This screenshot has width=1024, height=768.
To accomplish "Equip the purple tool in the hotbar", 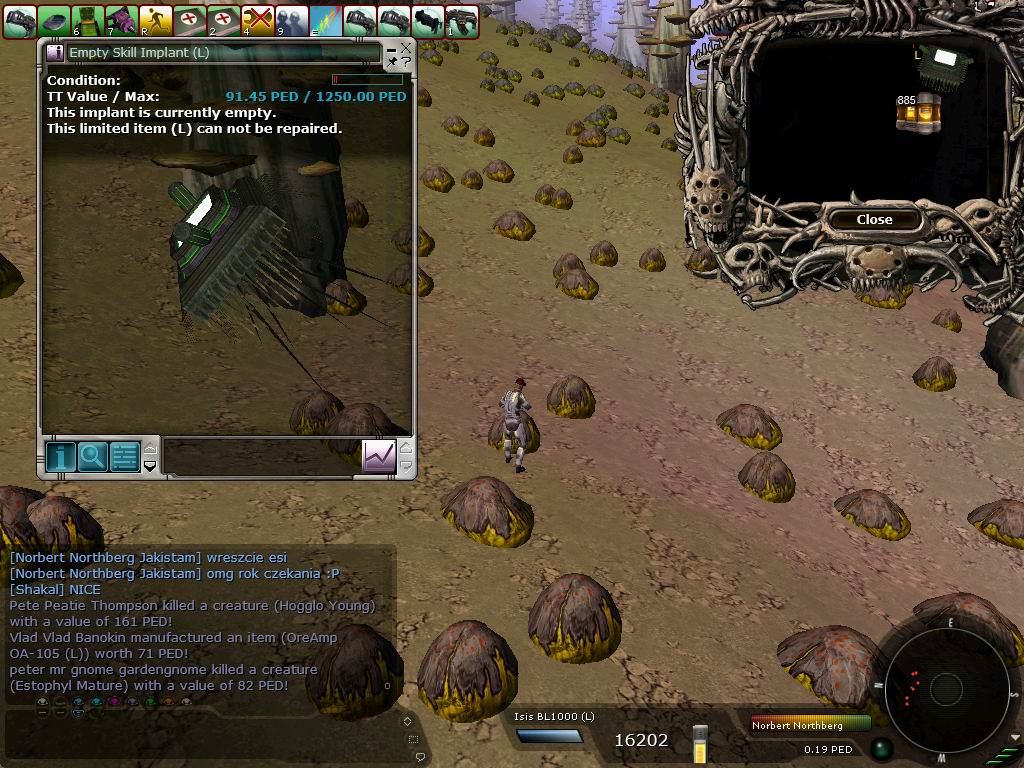I will tap(122, 20).
